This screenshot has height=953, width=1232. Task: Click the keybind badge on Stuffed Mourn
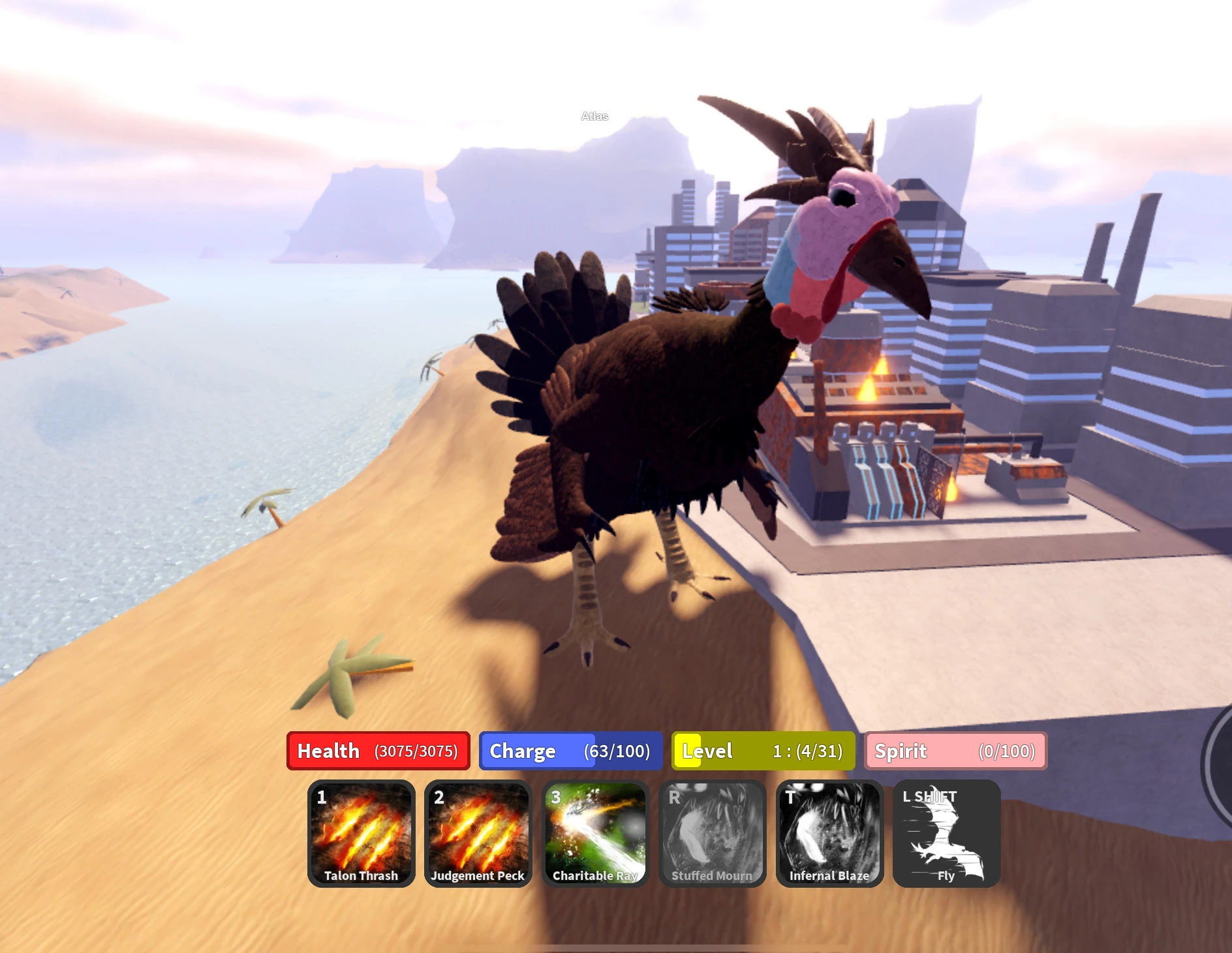point(673,798)
